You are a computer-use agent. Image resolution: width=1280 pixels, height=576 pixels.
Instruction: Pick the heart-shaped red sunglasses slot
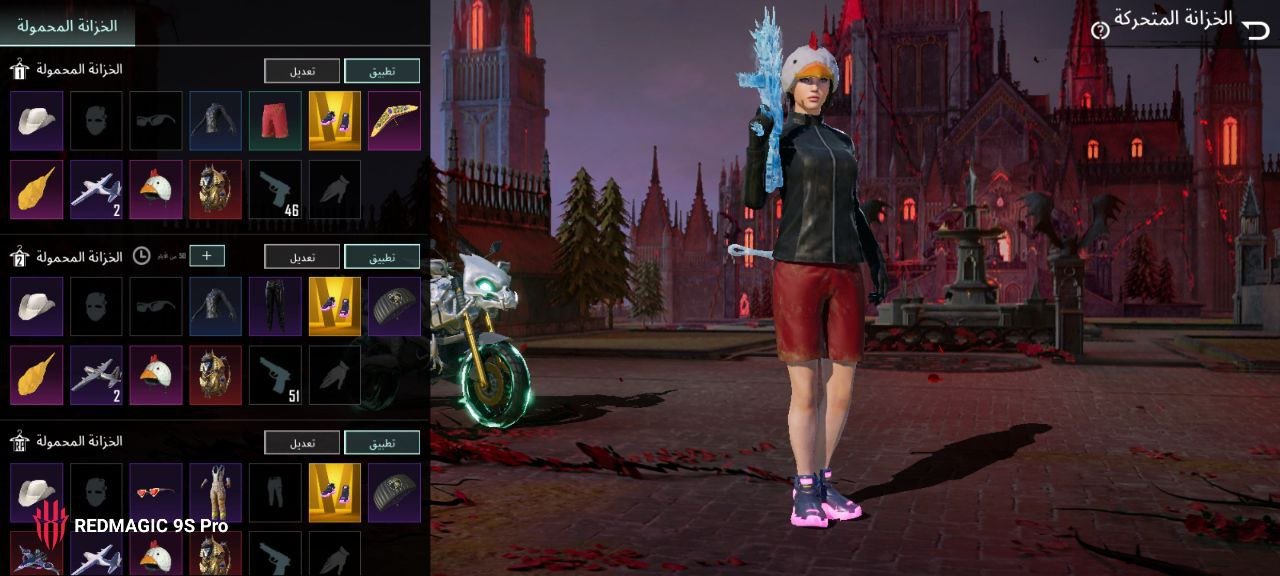pyautogui.click(x=156, y=492)
